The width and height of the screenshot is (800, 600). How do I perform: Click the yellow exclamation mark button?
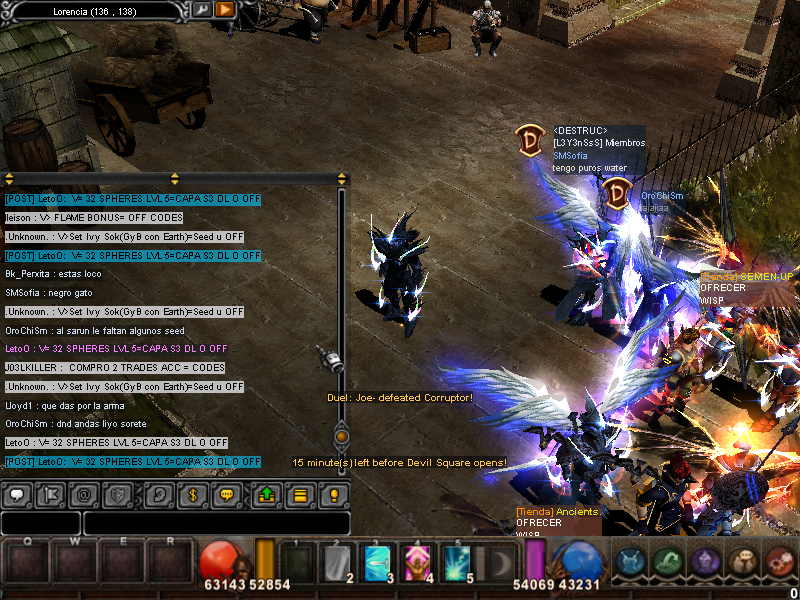pyautogui.click(x=334, y=494)
